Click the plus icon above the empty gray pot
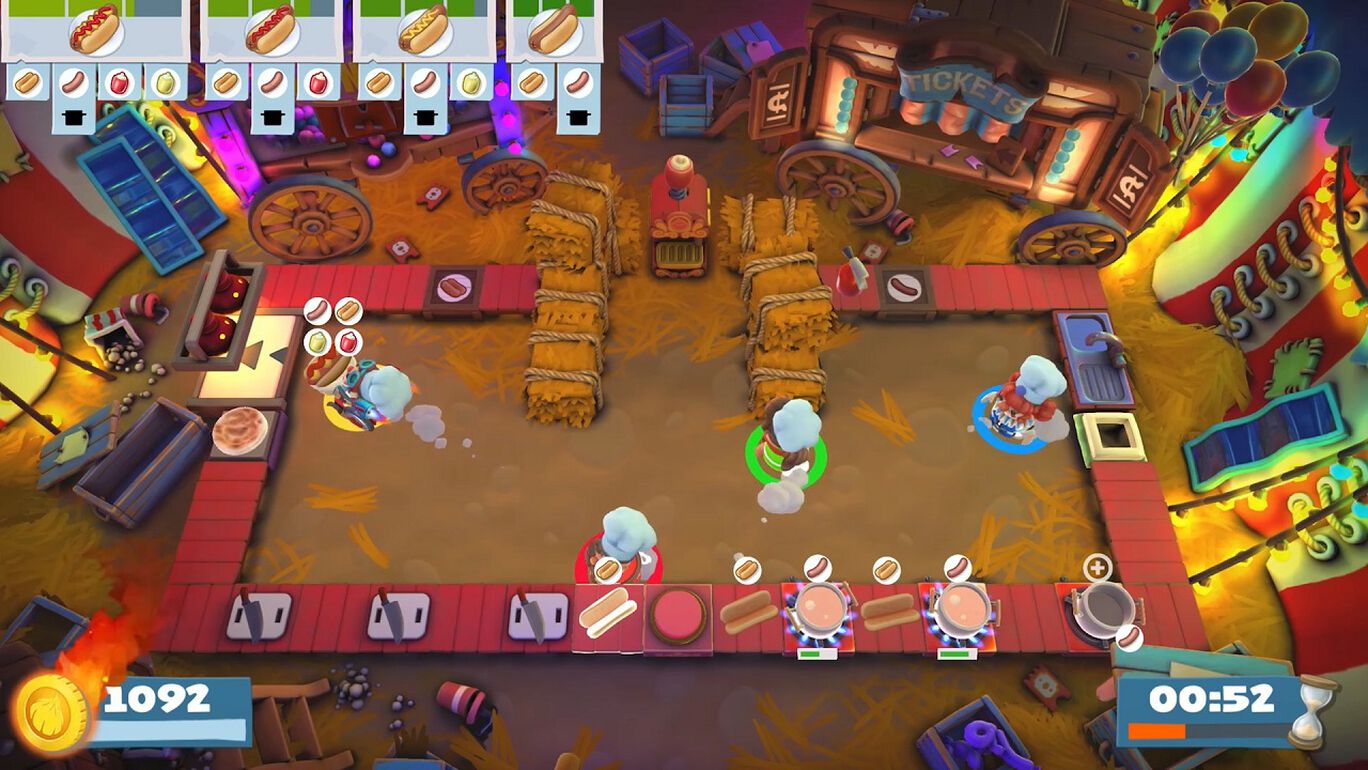1368x770 pixels. click(x=1098, y=568)
